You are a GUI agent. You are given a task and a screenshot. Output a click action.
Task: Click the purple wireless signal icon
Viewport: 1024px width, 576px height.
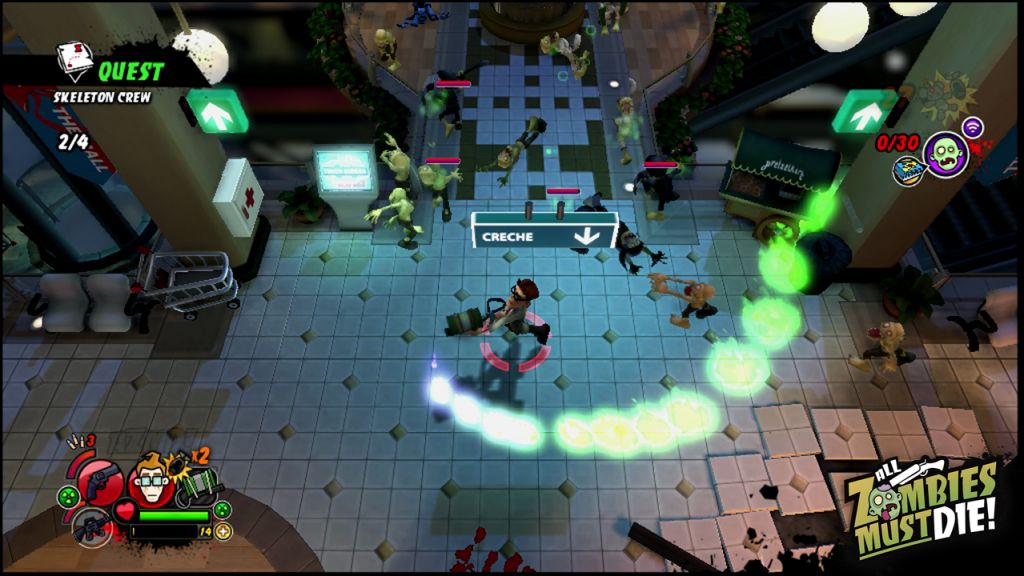pos(972,127)
